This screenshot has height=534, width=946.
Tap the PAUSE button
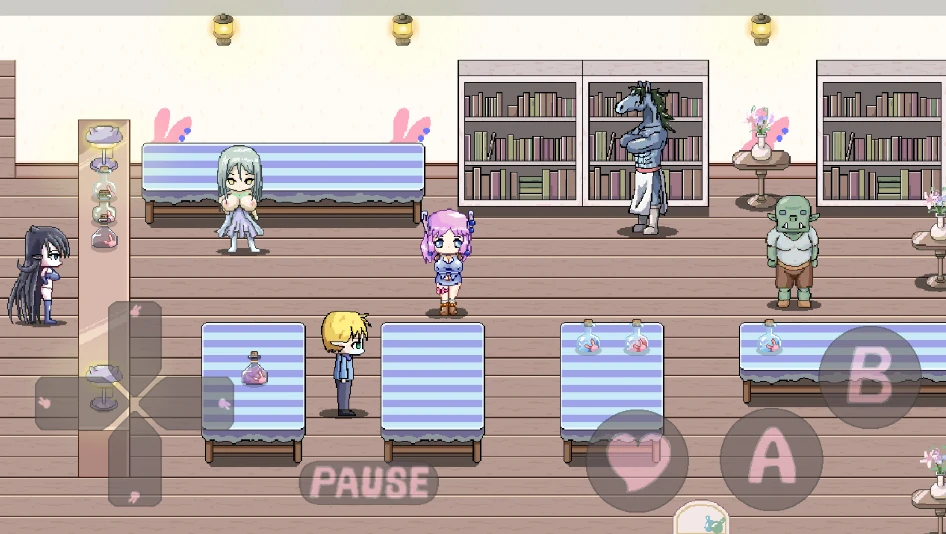pos(369,482)
